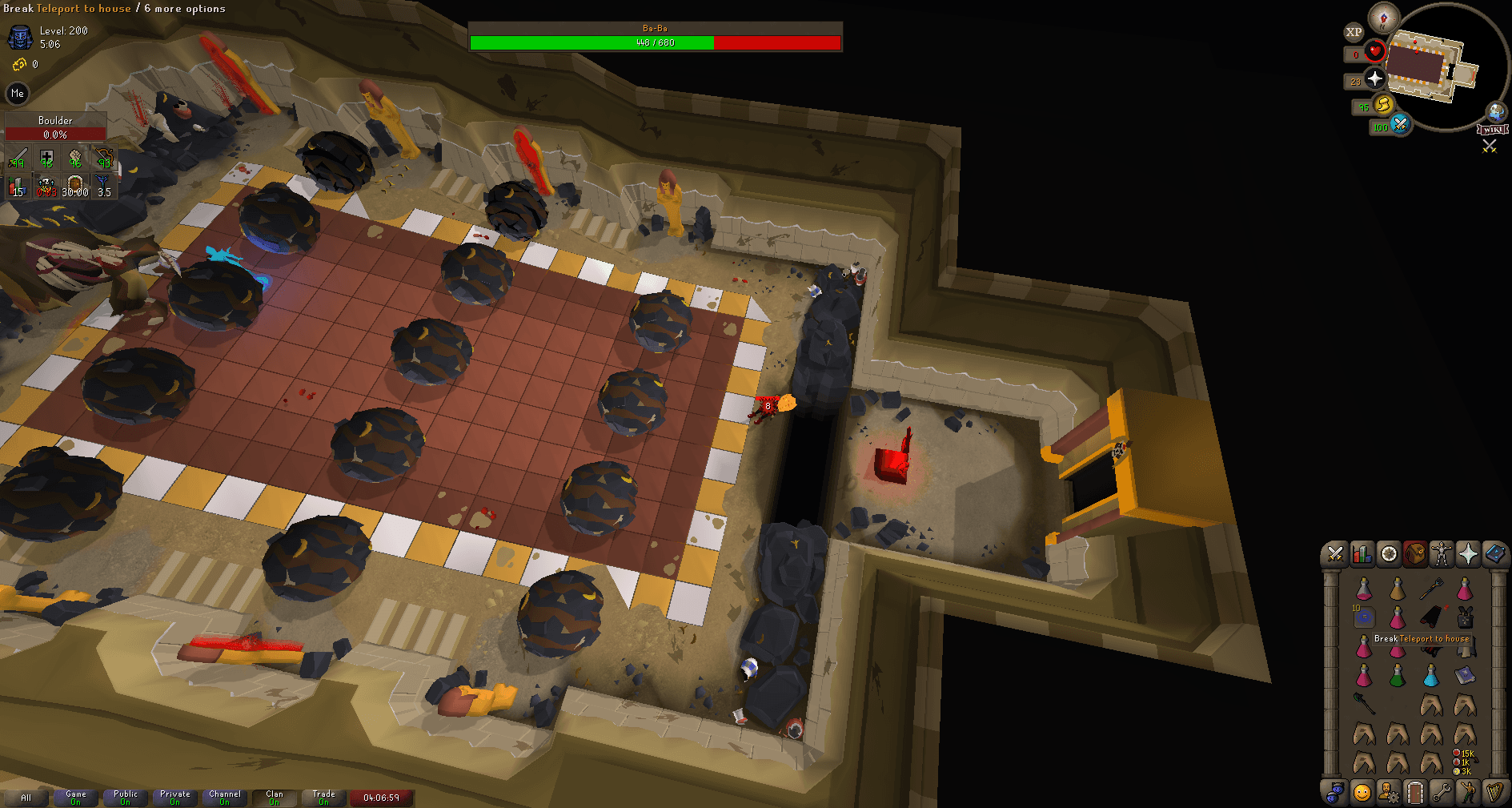Open the Inventory backpack tab

[x=1414, y=553]
